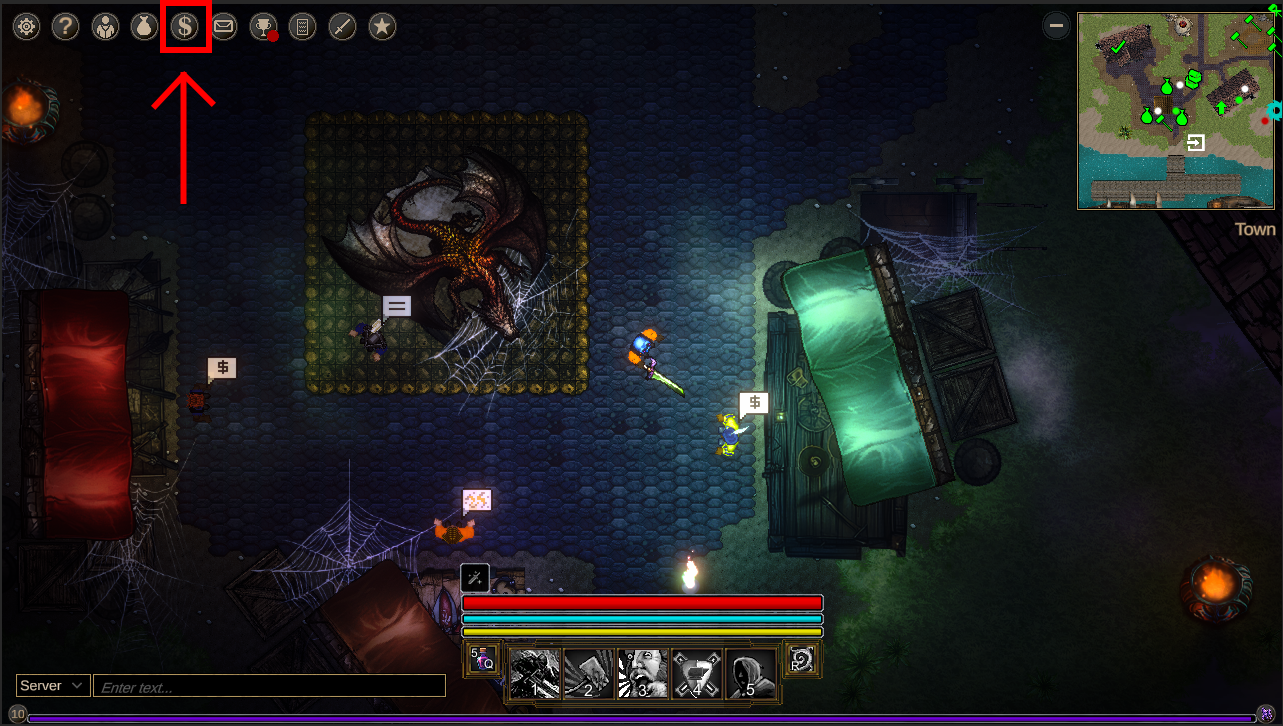Open the scroll document icon
This screenshot has width=1283, height=726.
pyautogui.click(x=302, y=27)
